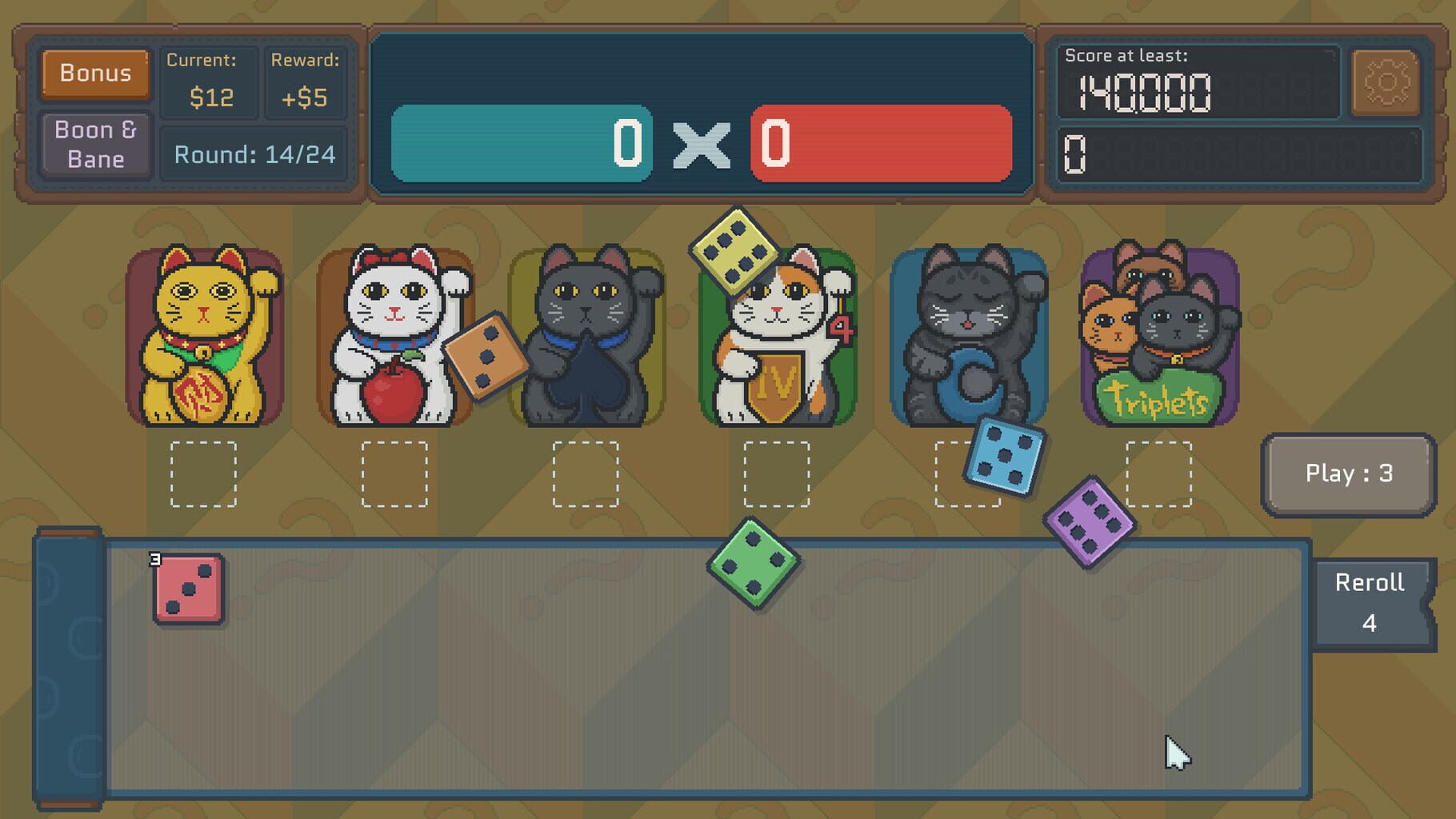
Task: Open the Boon & Bane tab
Action: click(x=94, y=144)
